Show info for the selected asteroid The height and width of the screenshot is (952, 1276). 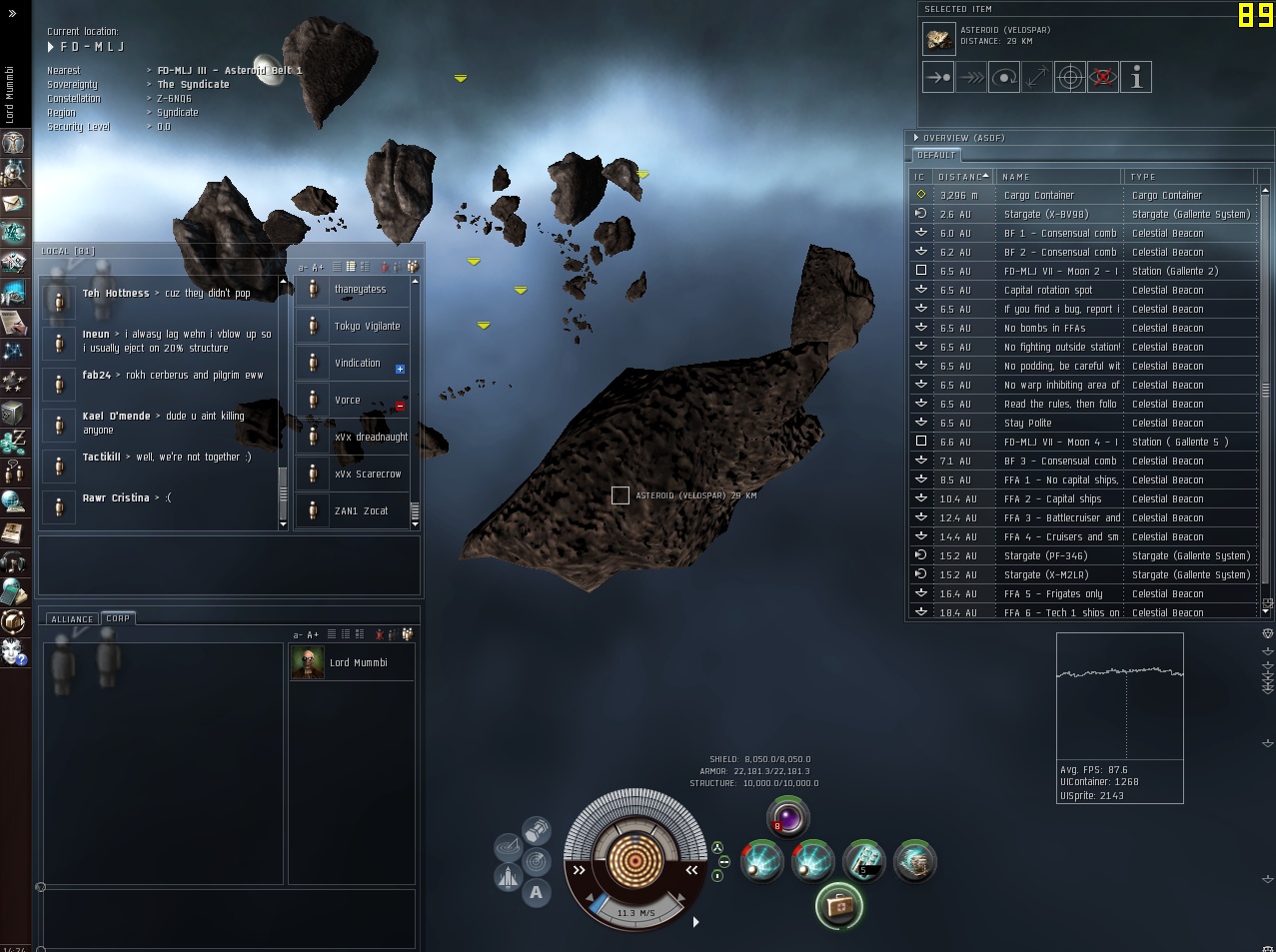click(1136, 77)
